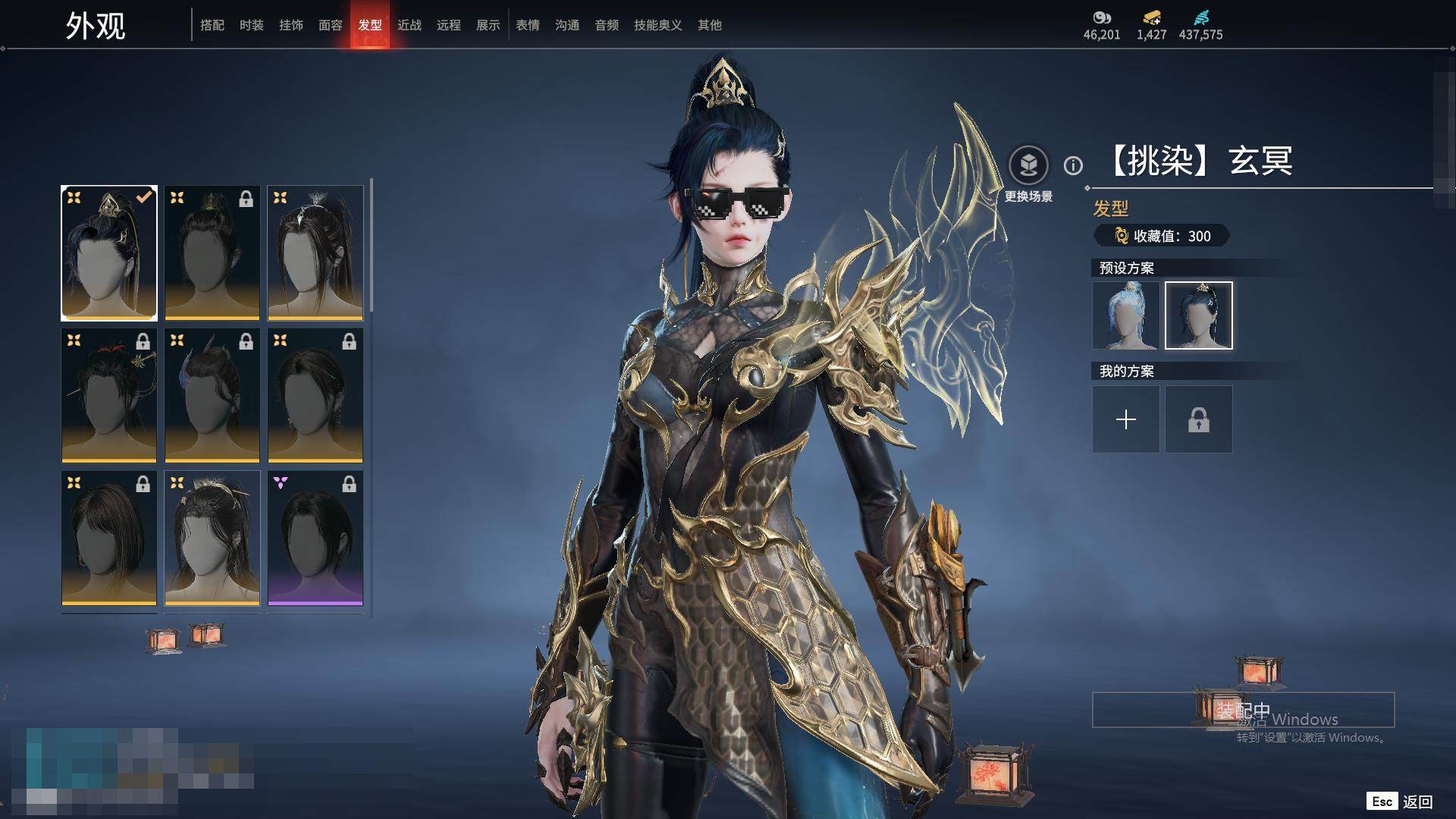Viewport: 1456px width, 819px height.
Task: Show the 展示 tab
Action: pyautogui.click(x=488, y=25)
